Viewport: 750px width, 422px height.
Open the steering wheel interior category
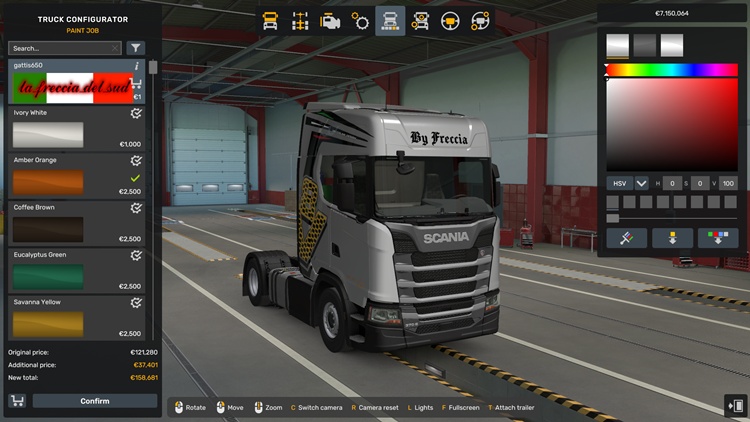(450, 20)
